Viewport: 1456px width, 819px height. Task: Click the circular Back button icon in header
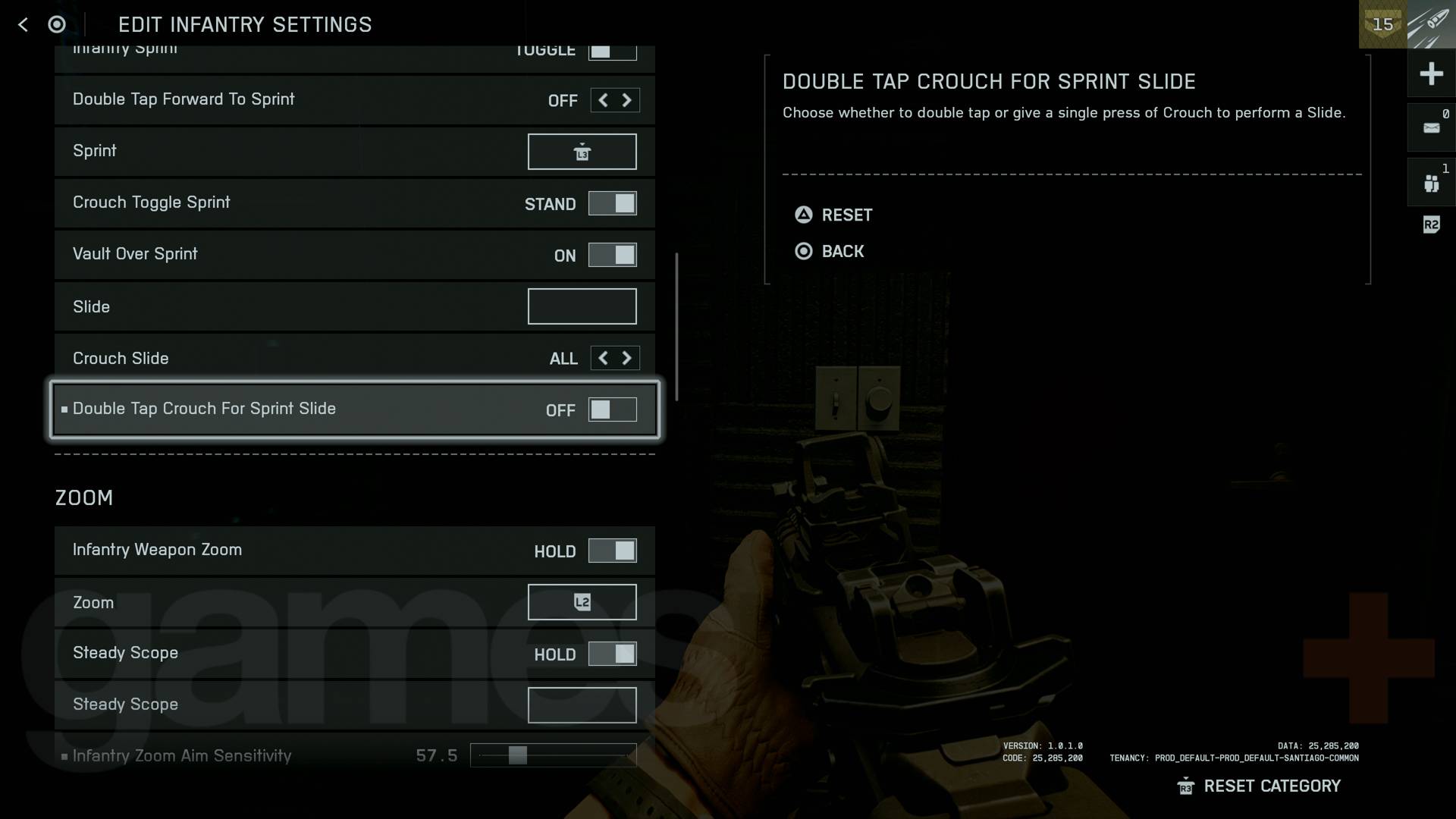(x=57, y=24)
